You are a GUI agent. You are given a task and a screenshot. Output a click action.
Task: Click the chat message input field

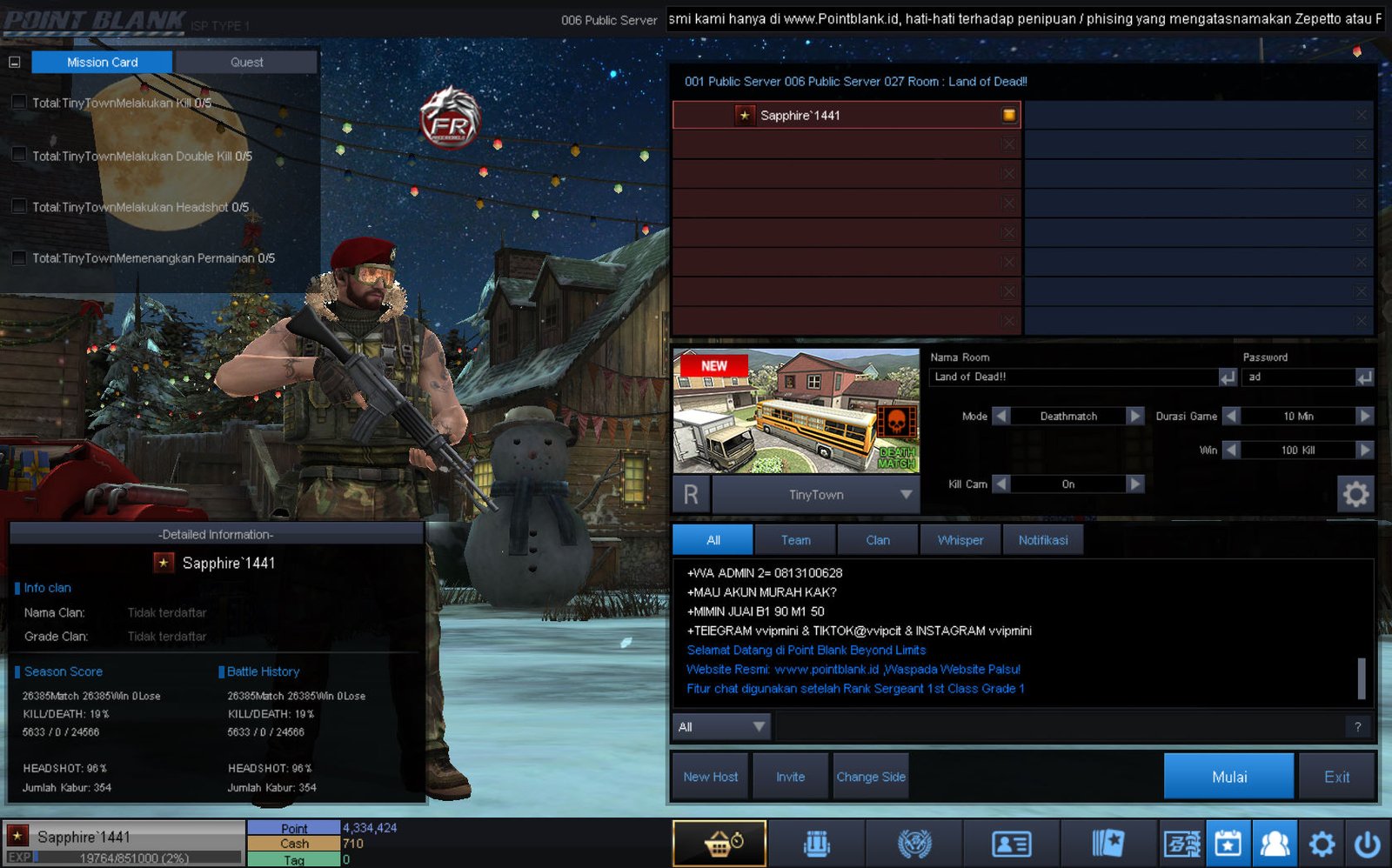click(x=1057, y=726)
